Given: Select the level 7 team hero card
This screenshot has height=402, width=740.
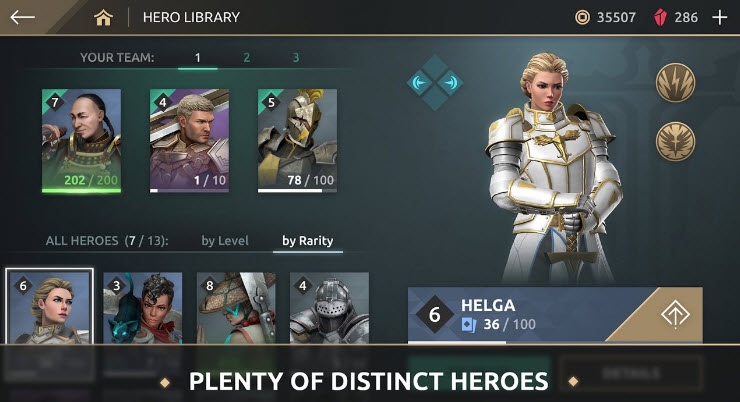Looking at the screenshot, I should point(81,139).
